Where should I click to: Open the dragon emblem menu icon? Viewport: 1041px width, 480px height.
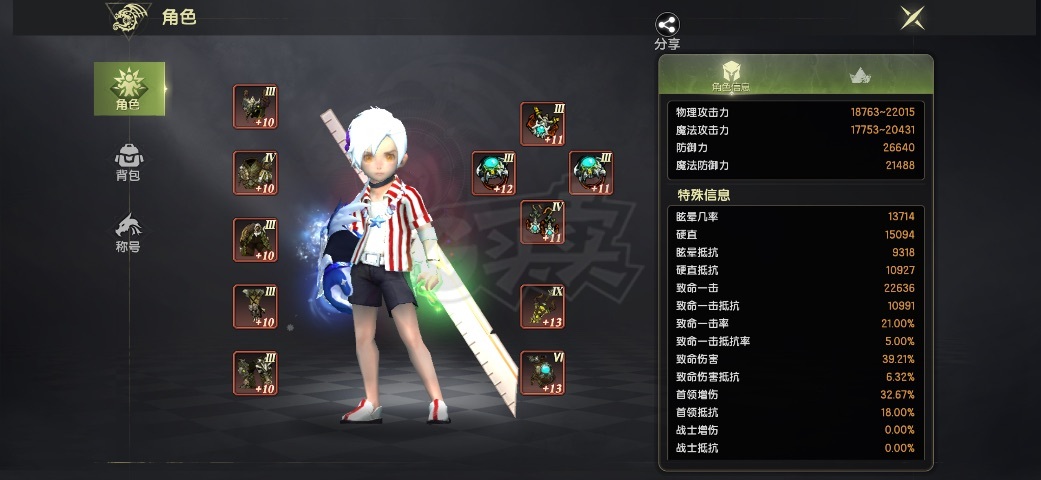pos(127,17)
